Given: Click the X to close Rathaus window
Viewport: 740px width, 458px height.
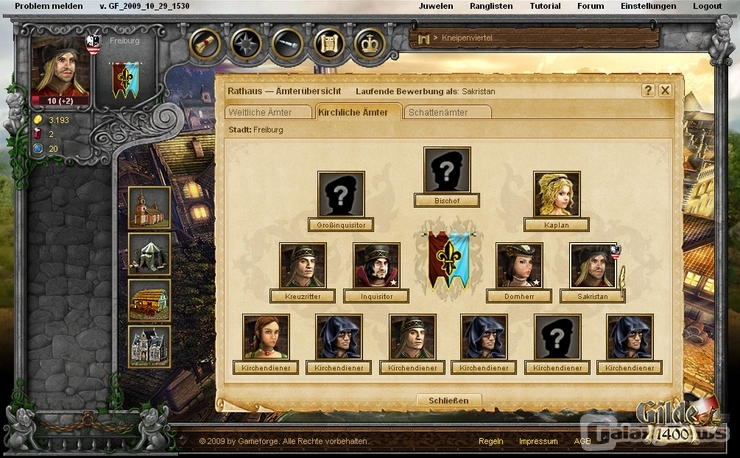Looking at the screenshot, I should pos(664,90).
